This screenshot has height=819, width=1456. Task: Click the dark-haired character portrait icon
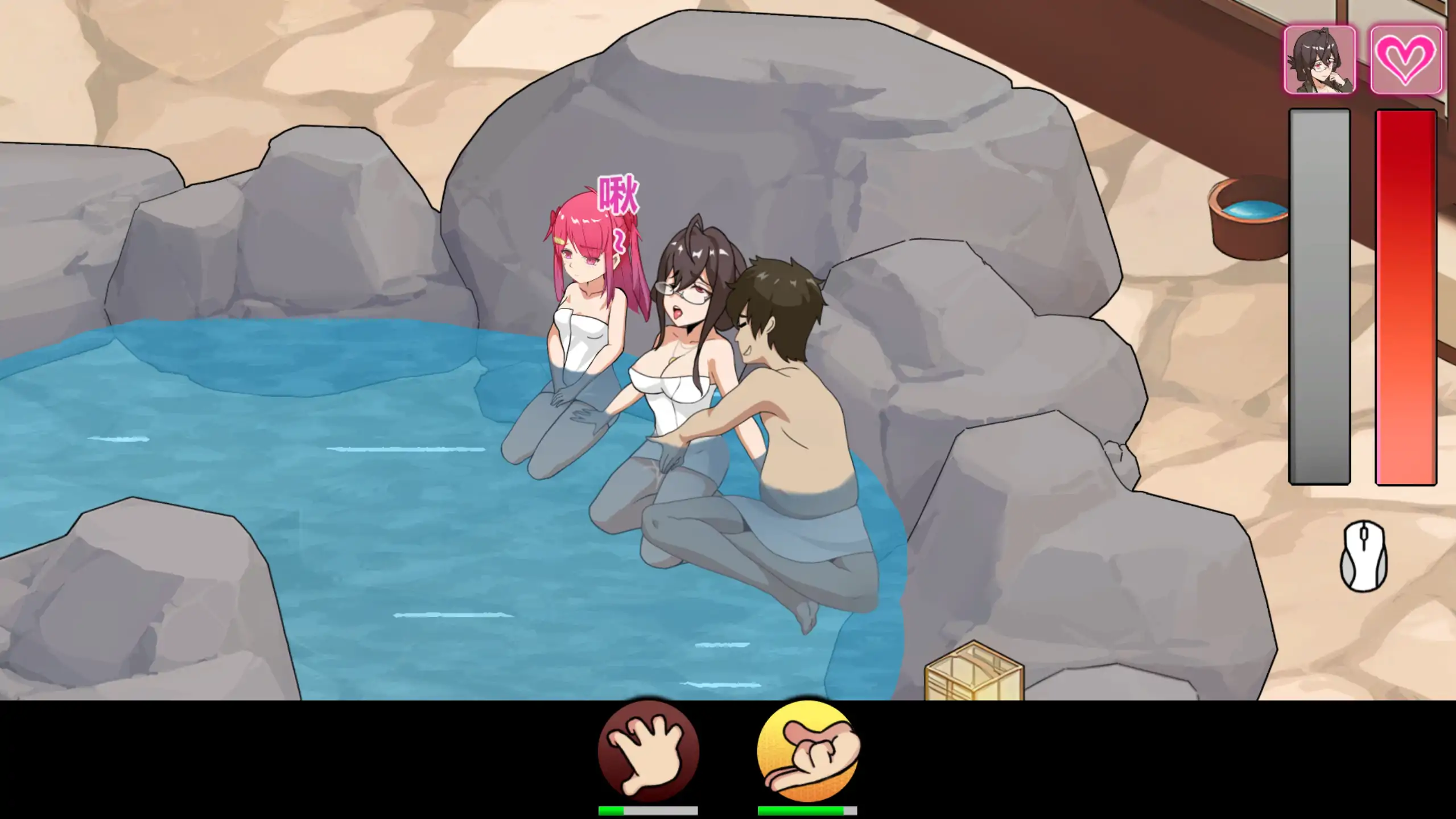tap(1319, 60)
